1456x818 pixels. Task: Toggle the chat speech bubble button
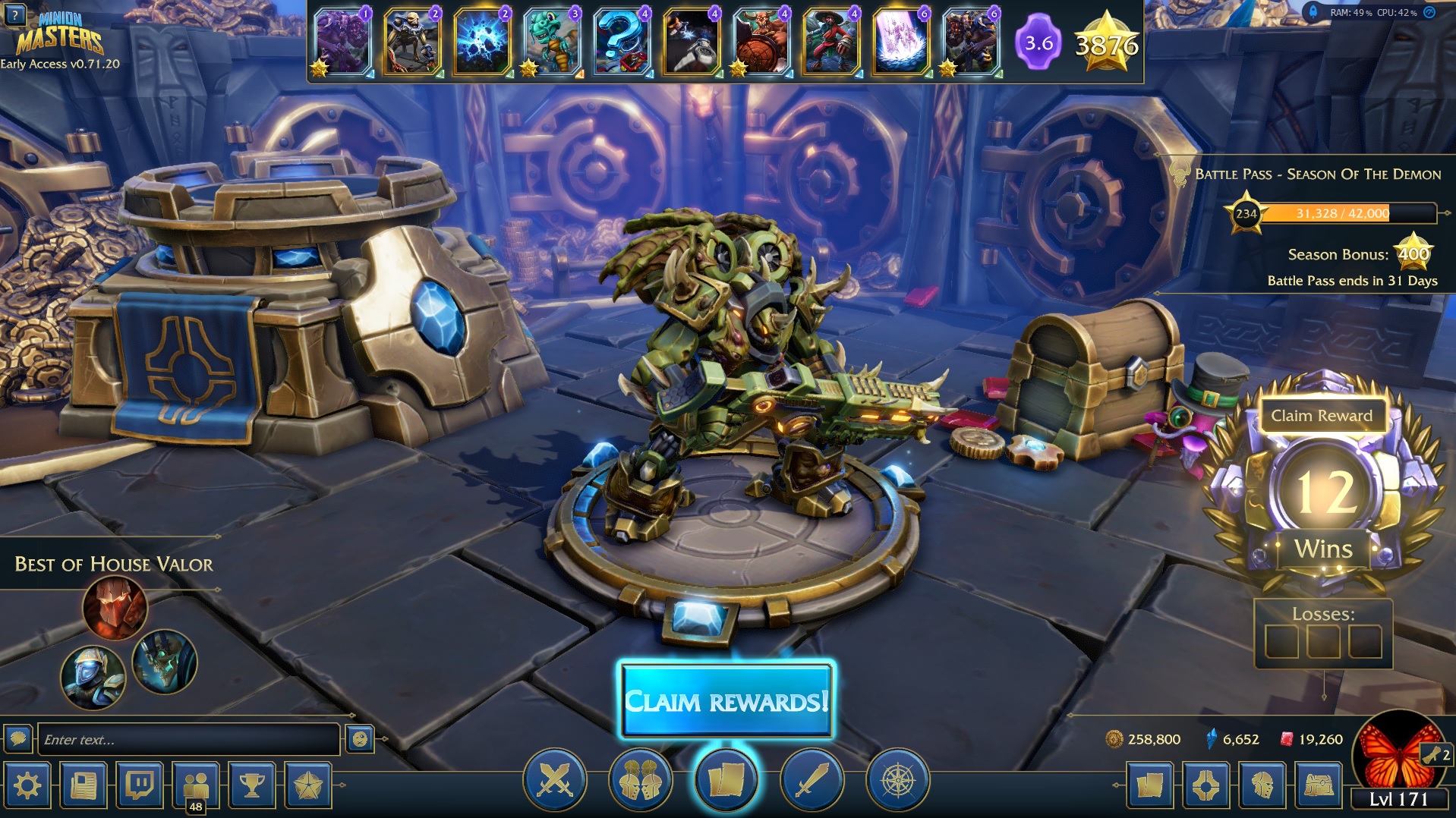point(18,738)
